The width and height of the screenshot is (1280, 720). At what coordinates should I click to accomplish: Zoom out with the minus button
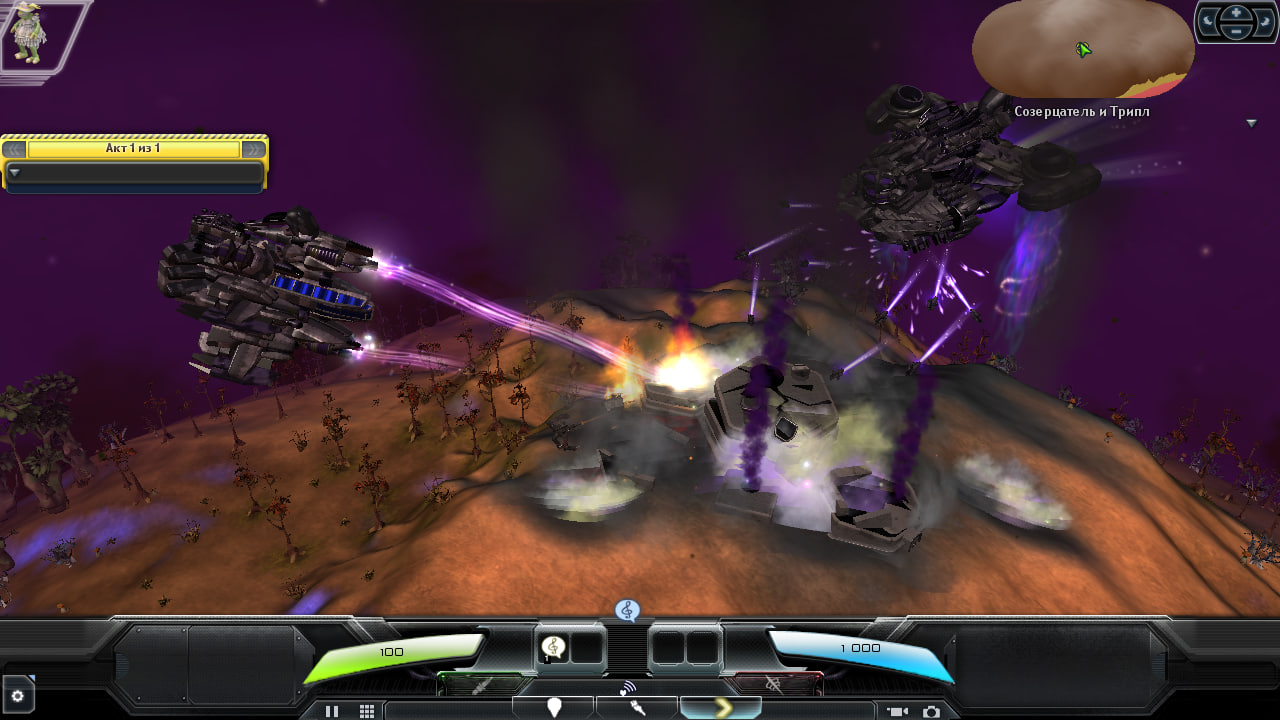point(1237,32)
